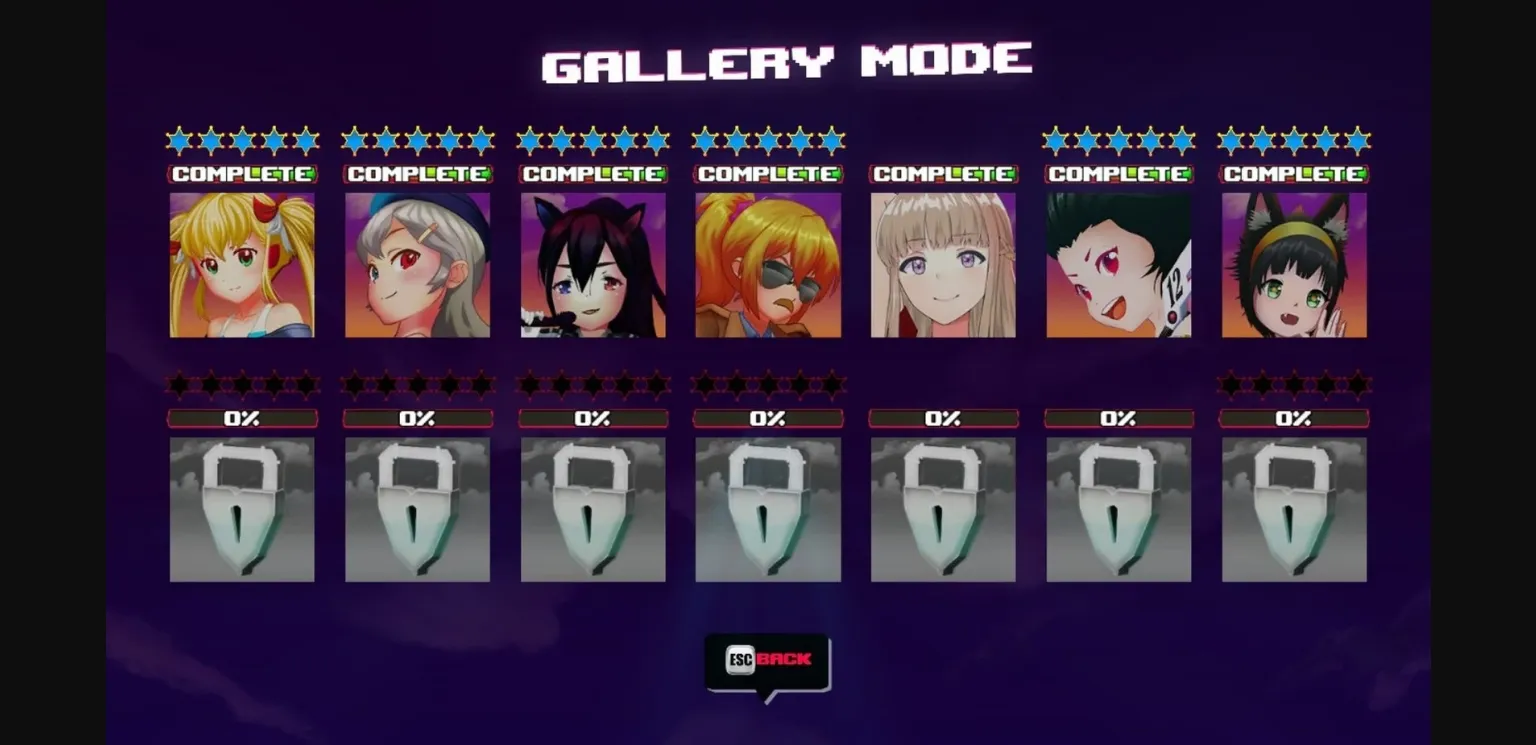The width and height of the screenshot is (1536, 745).
Task: Click the fox-ear girl with green eyes
Action: [1294, 265]
